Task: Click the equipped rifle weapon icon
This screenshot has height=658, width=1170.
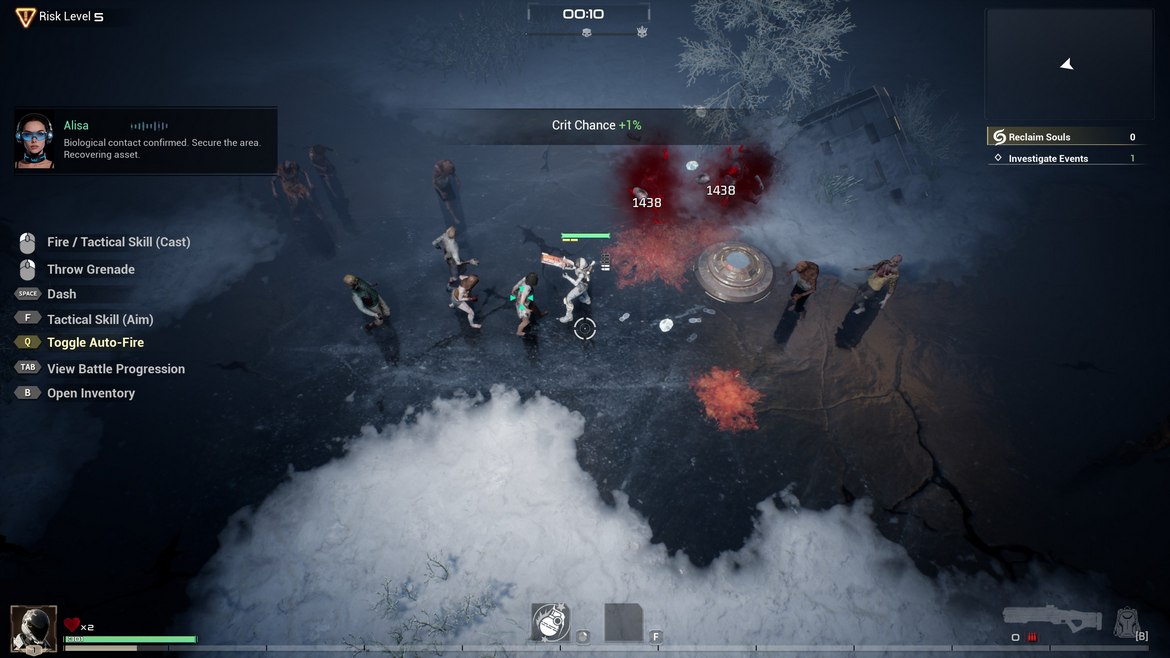Action: [1052, 618]
